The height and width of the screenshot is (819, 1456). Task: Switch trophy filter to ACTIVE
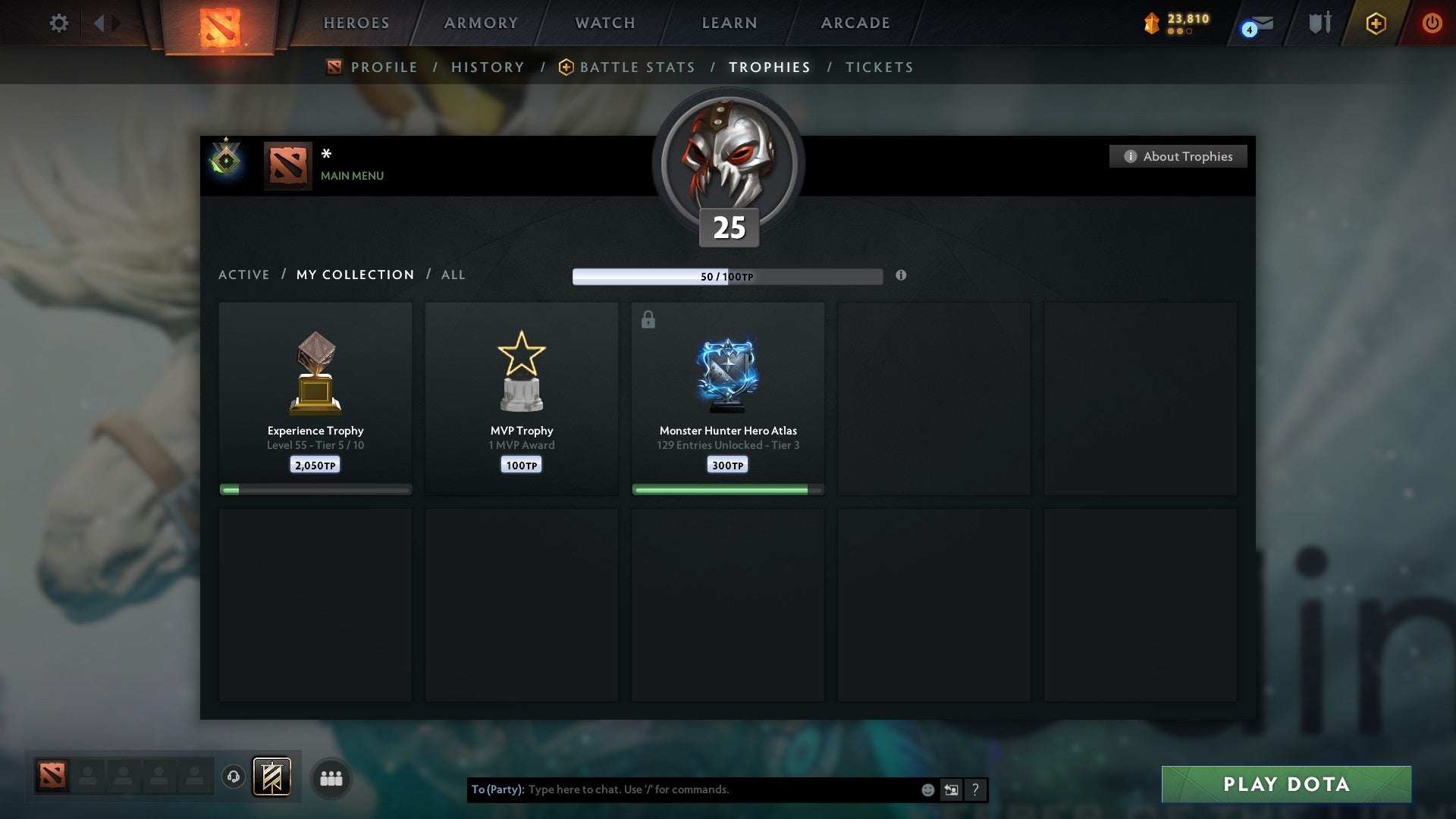[x=244, y=275]
